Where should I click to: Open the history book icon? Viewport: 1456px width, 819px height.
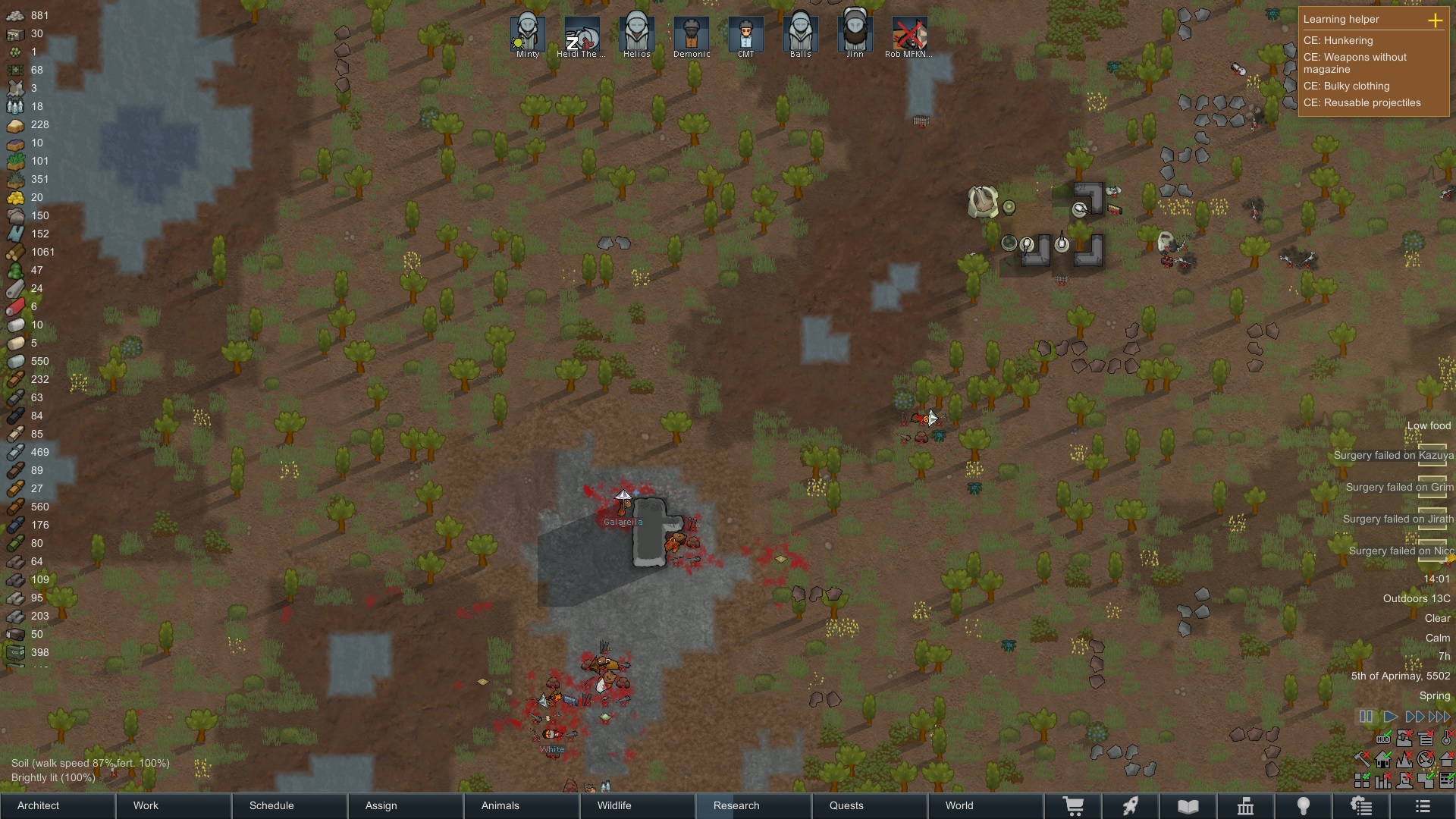point(1188,806)
